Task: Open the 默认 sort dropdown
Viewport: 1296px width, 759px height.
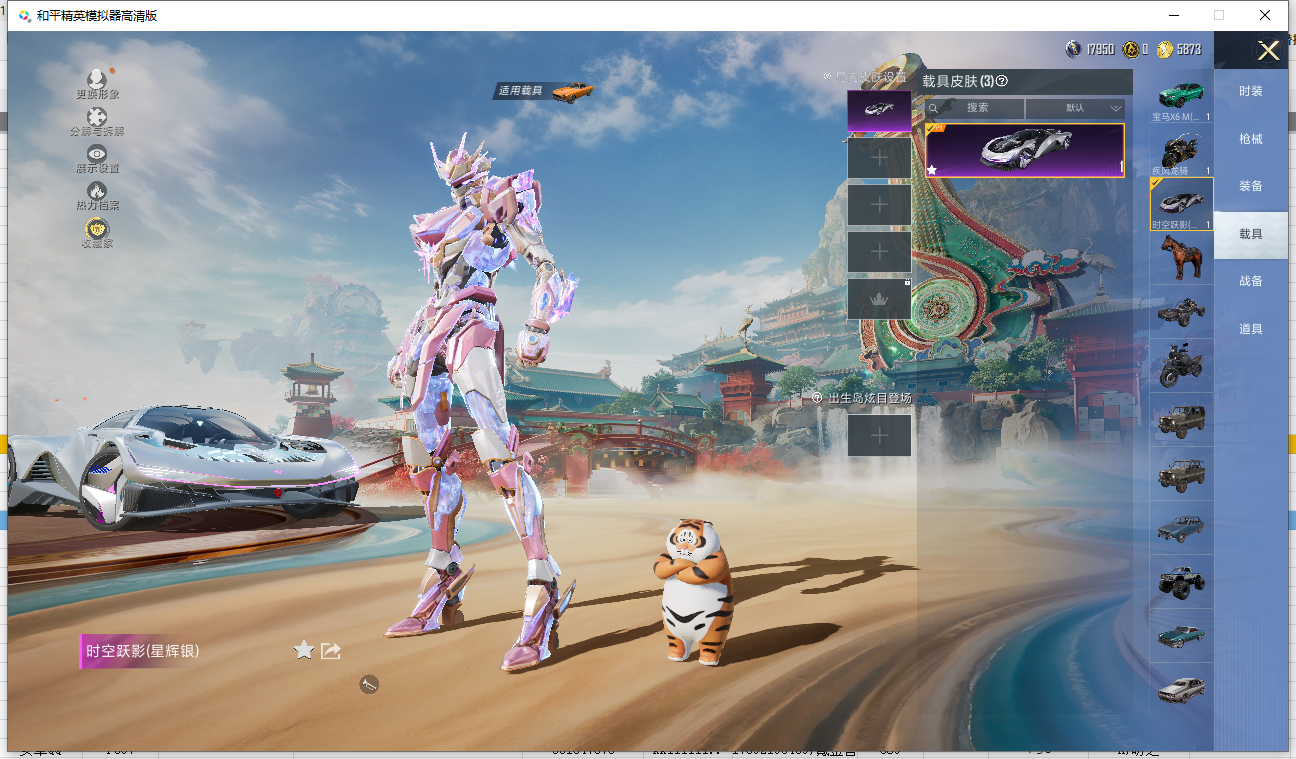Action: [1076, 108]
